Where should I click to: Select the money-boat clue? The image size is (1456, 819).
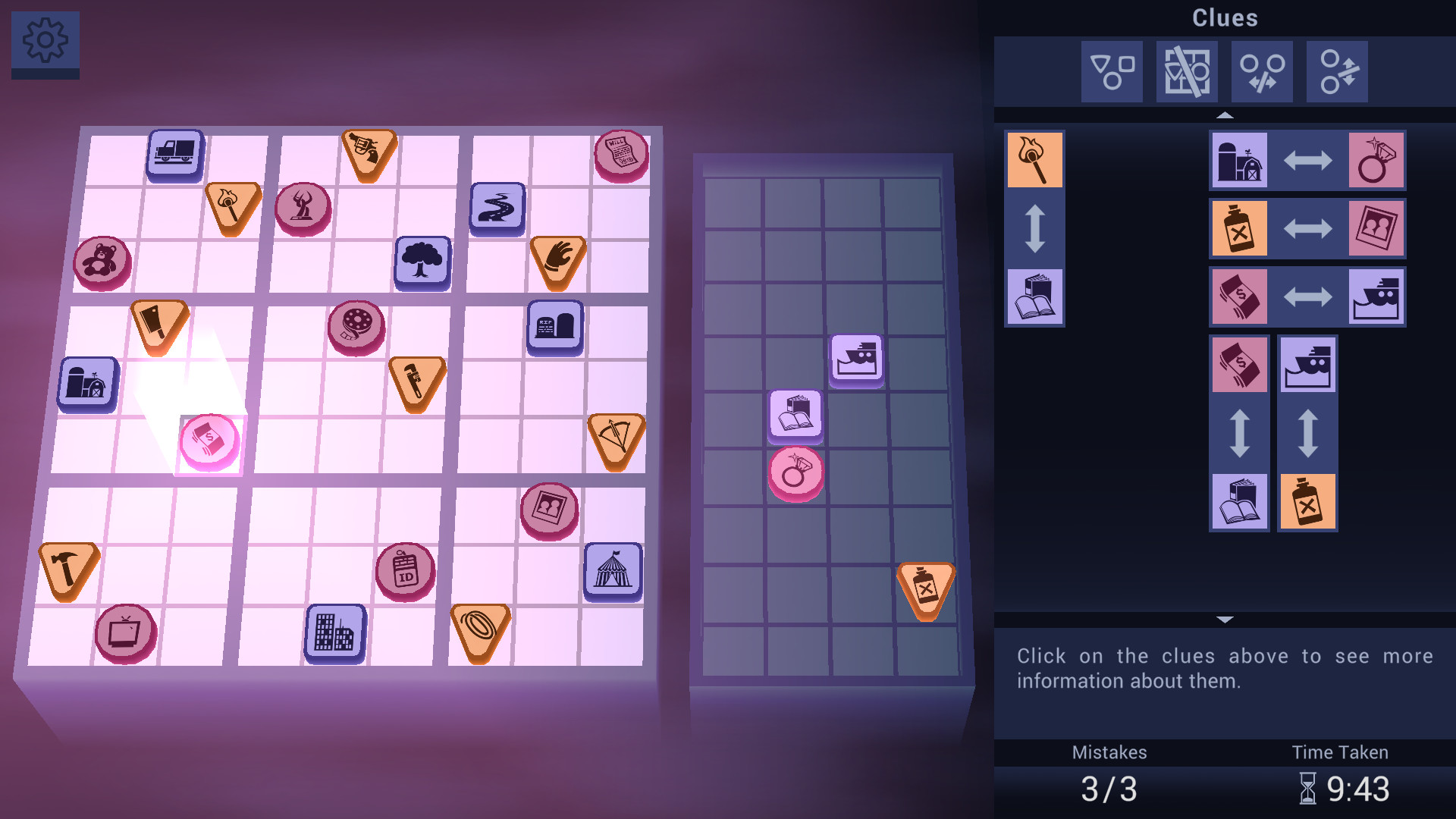1307,297
